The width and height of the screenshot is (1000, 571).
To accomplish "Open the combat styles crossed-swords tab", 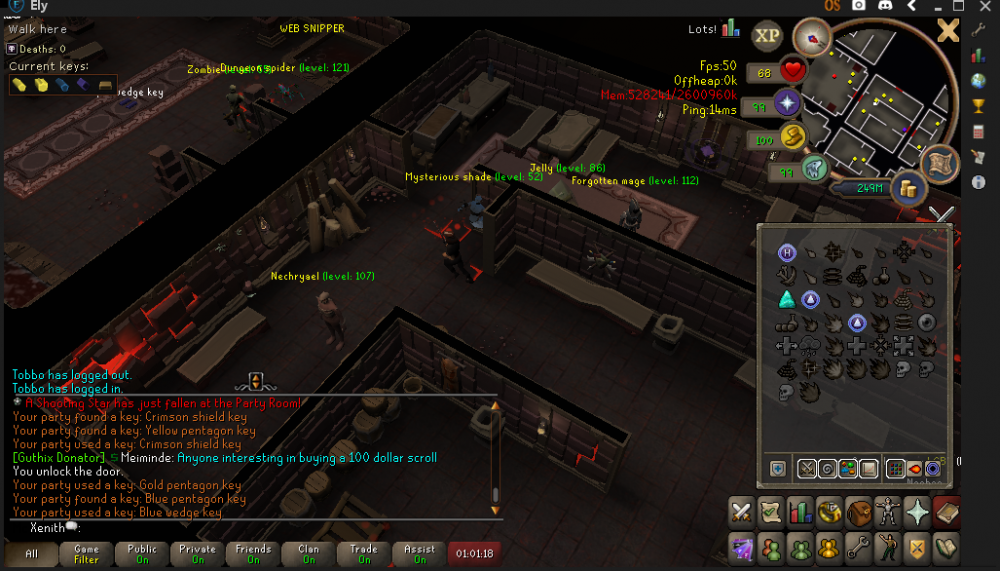I will coord(741,511).
